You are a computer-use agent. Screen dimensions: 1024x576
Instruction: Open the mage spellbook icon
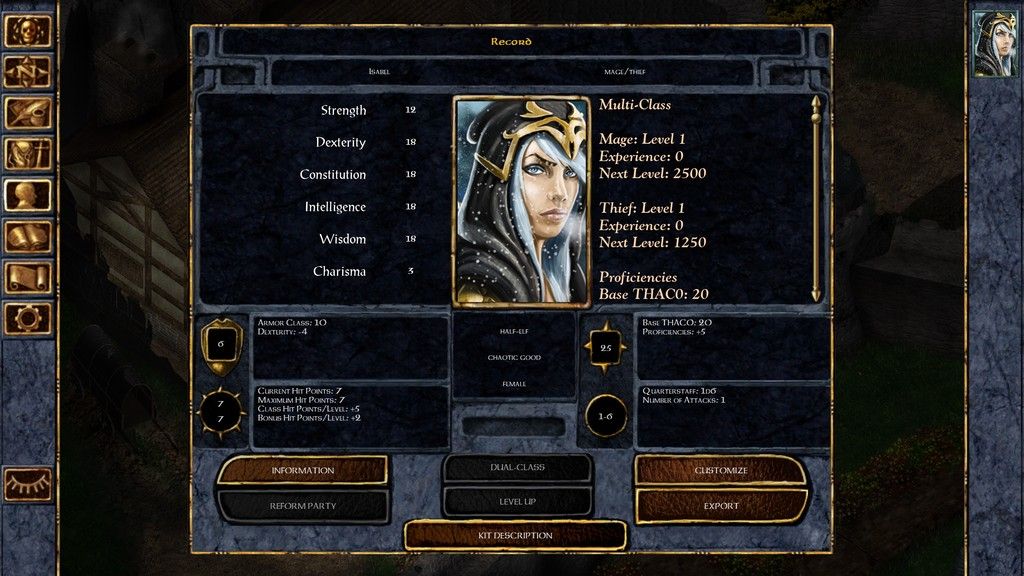(27, 236)
